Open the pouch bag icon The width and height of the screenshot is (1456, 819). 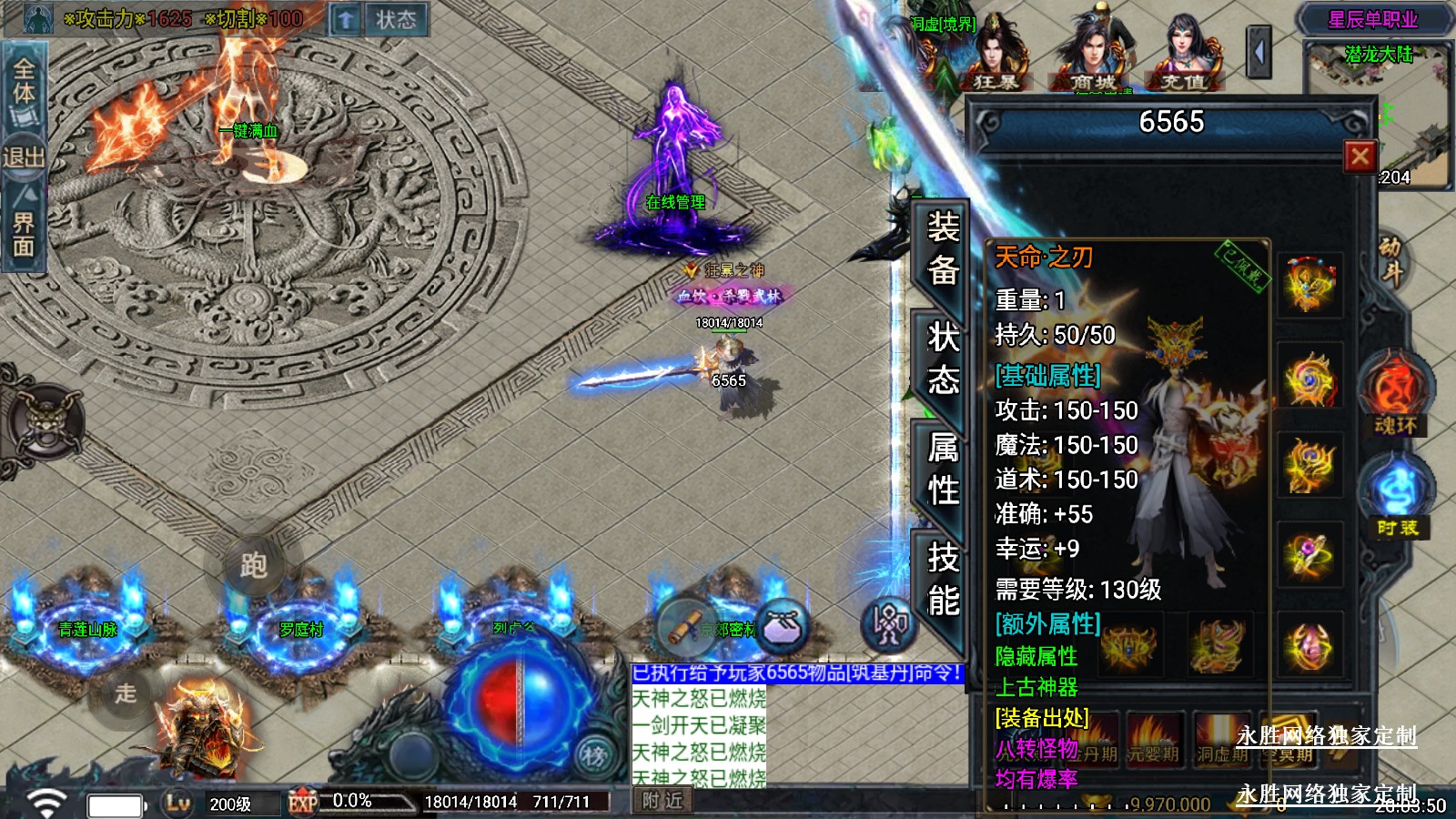782,626
